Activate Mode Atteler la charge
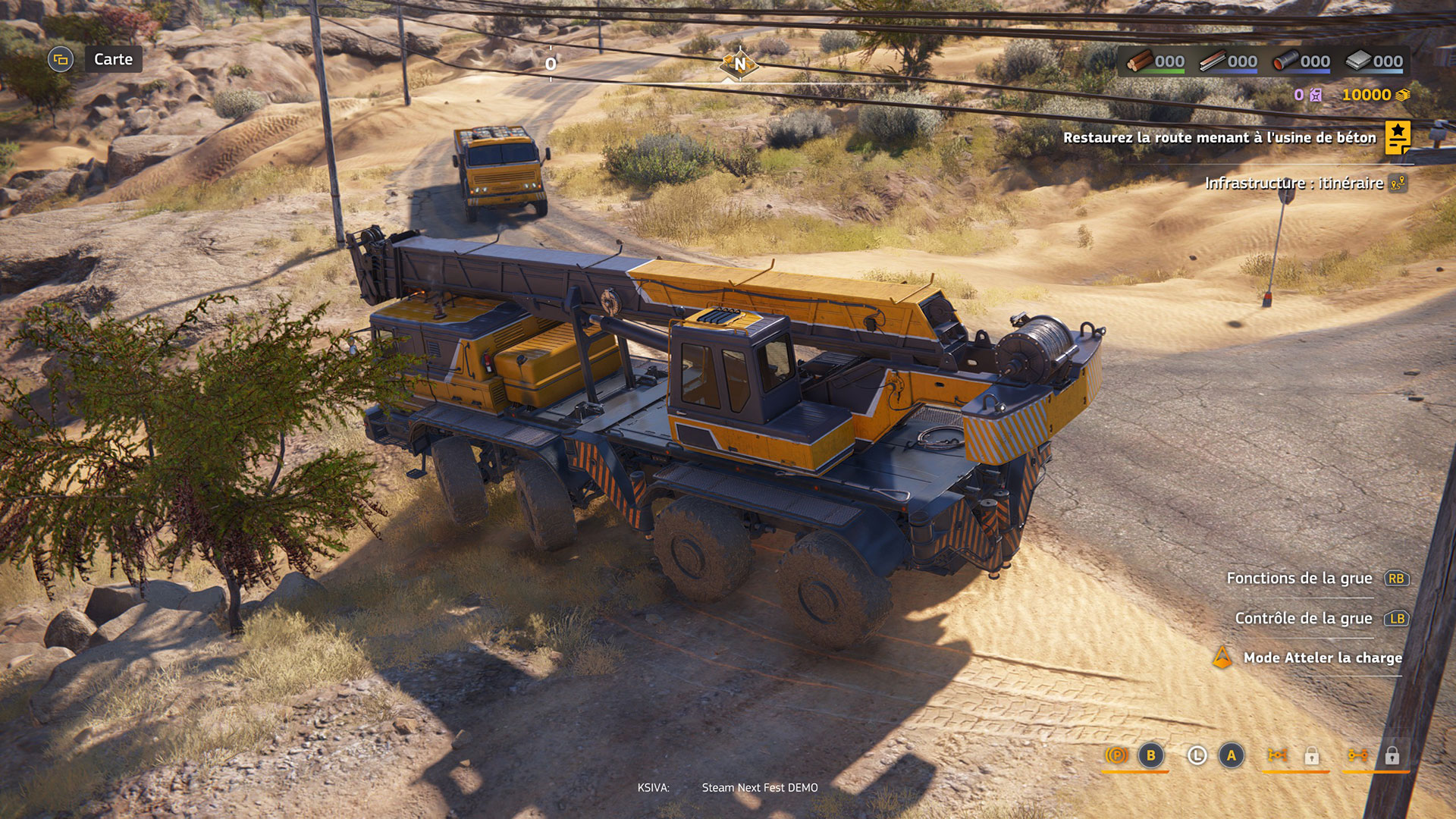The width and height of the screenshot is (1456, 819). point(1322,657)
